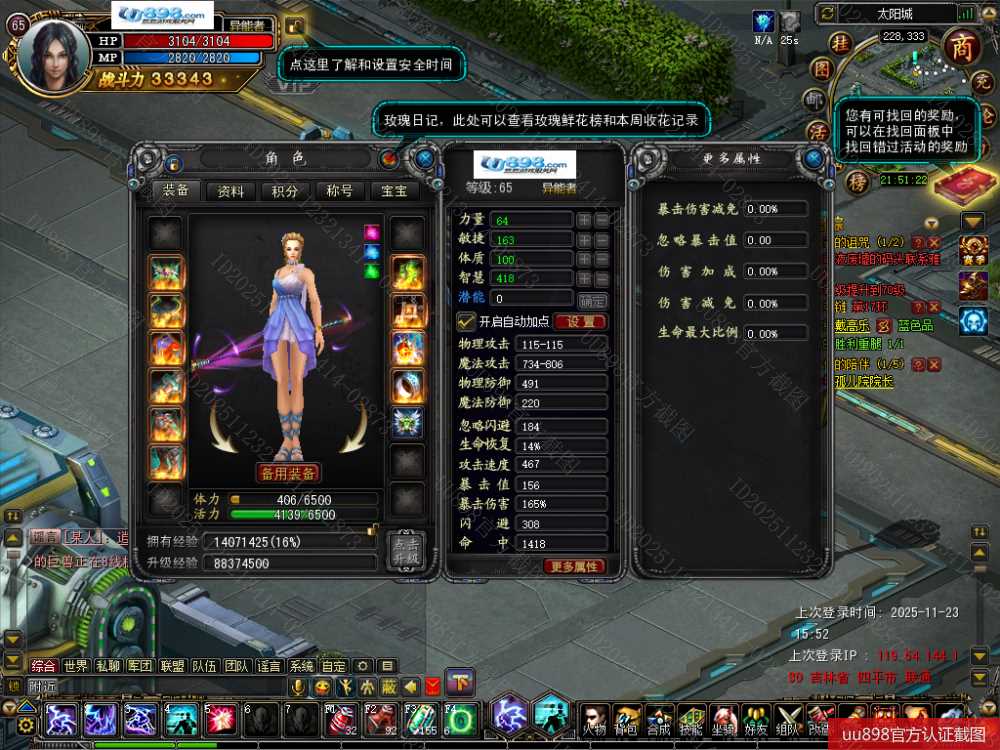Close the 角色 character window

425,158
